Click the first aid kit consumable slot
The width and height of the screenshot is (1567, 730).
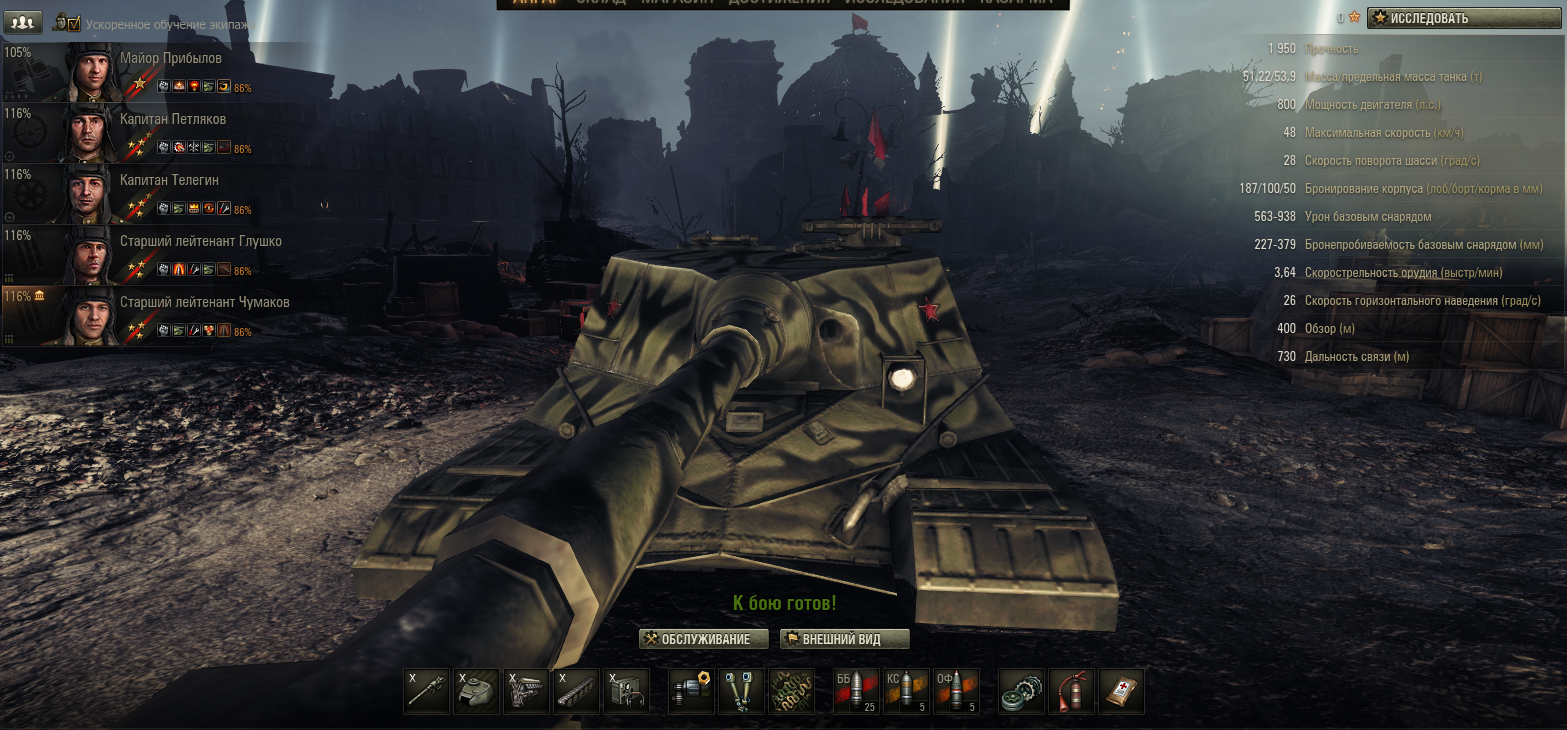point(1121,691)
